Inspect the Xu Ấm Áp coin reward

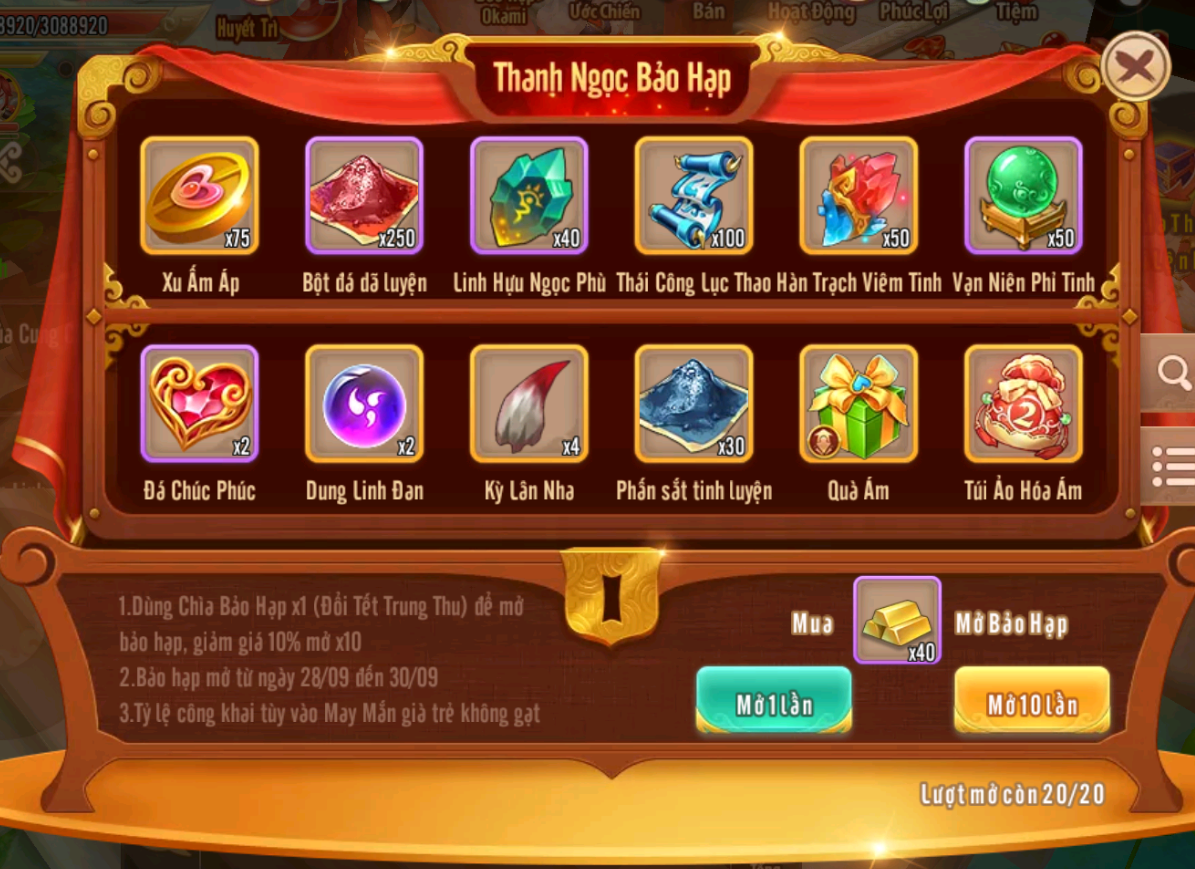tap(200, 196)
